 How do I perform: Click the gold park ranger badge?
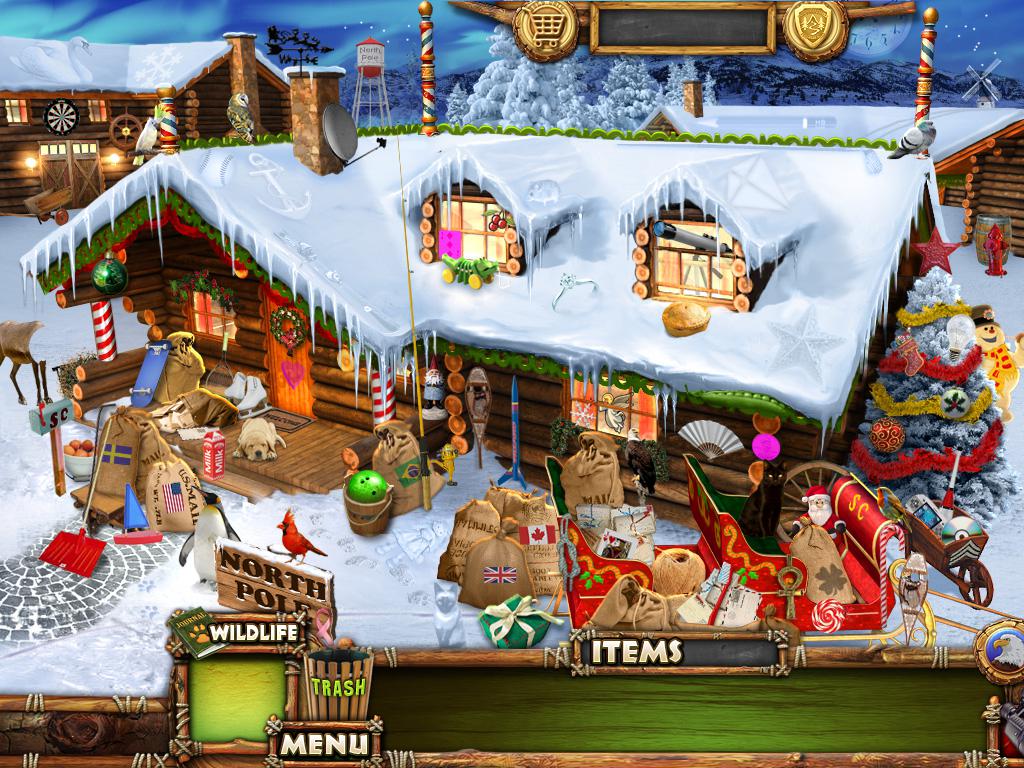[x=815, y=25]
